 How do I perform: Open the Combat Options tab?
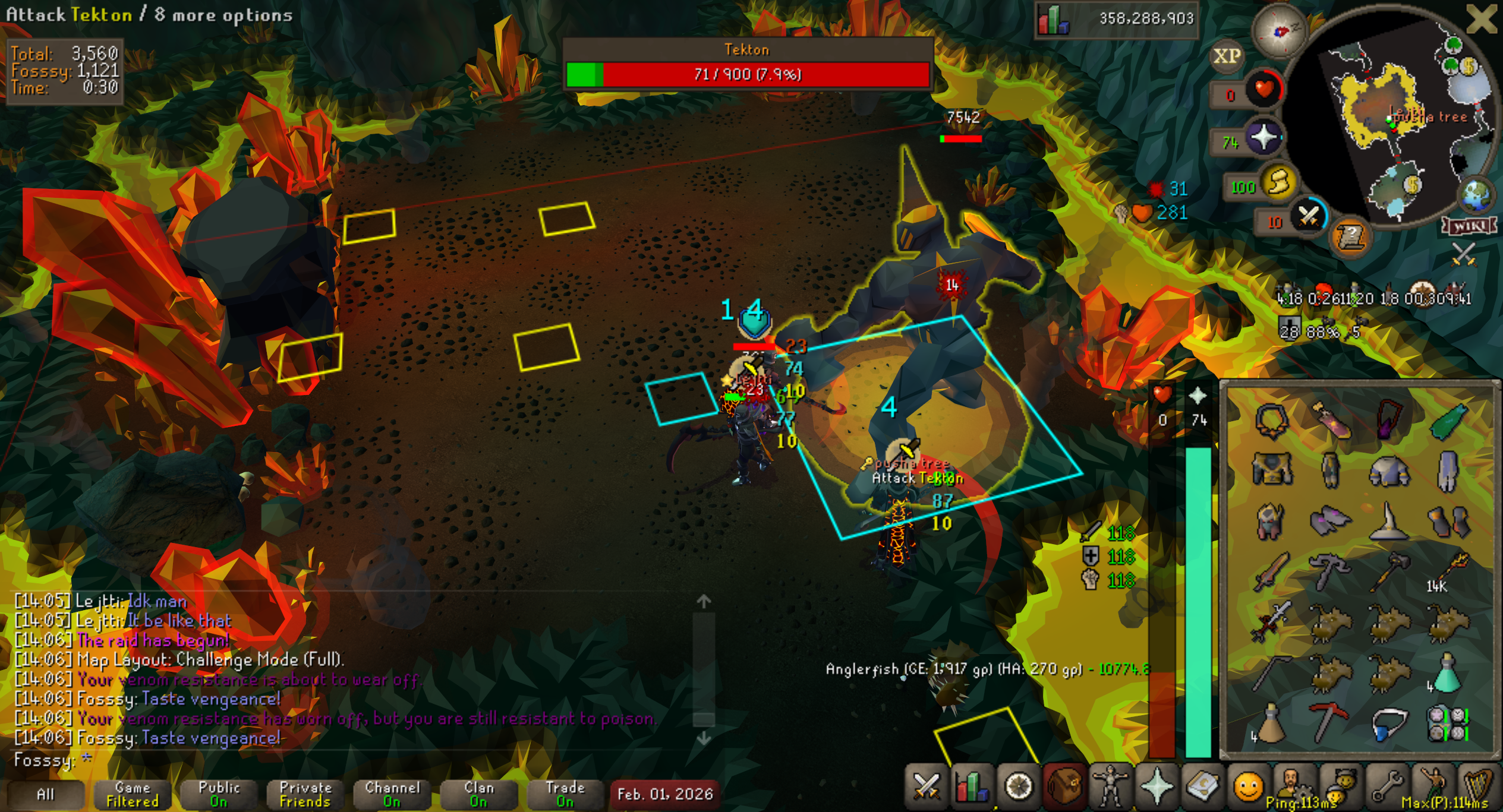(x=926, y=787)
